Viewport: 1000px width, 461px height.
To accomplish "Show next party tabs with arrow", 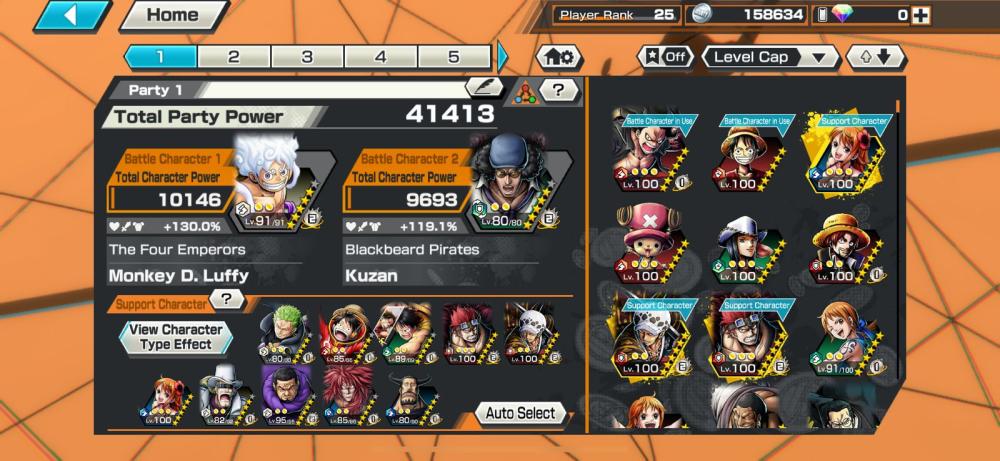I will point(503,57).
